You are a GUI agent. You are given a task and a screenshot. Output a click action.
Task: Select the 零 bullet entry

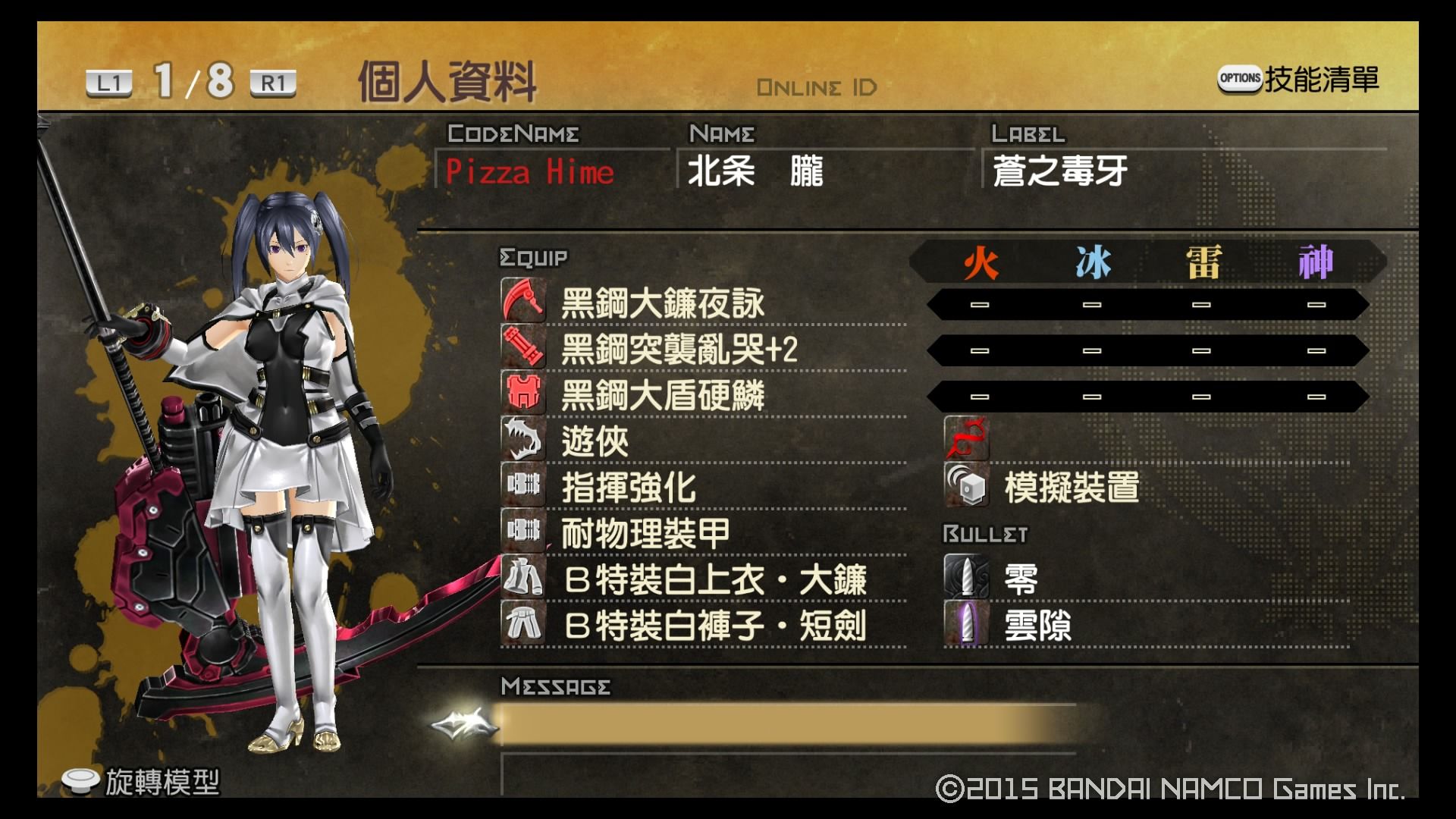pos(1021,580)
